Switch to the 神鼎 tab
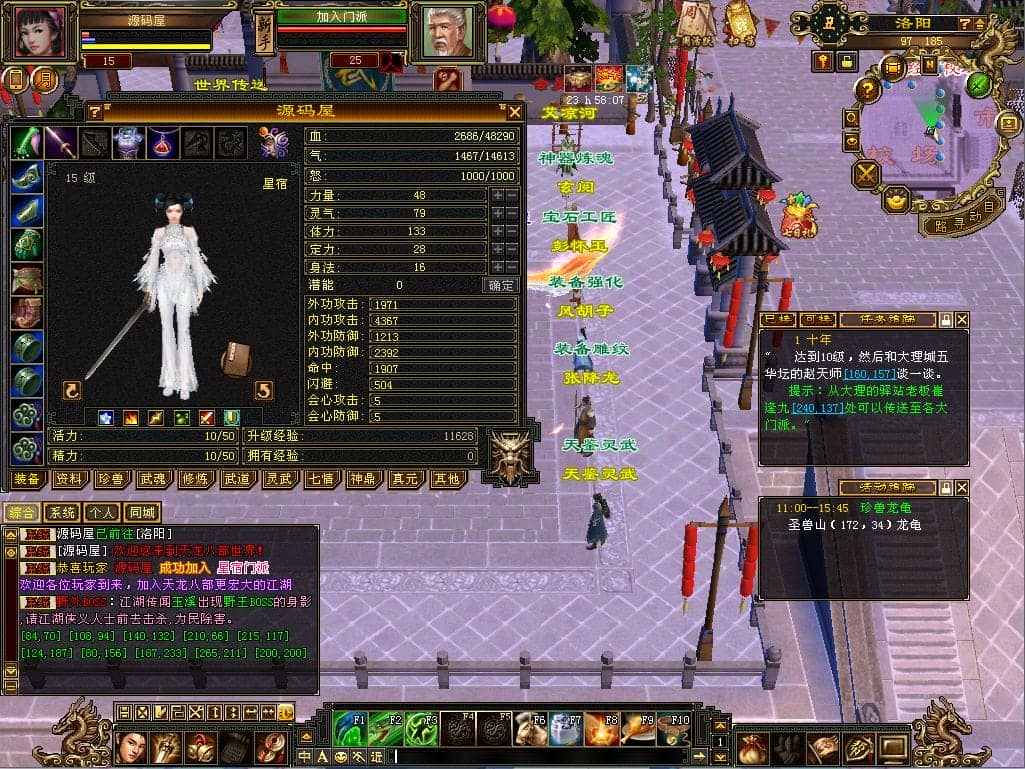 point(363,479)
